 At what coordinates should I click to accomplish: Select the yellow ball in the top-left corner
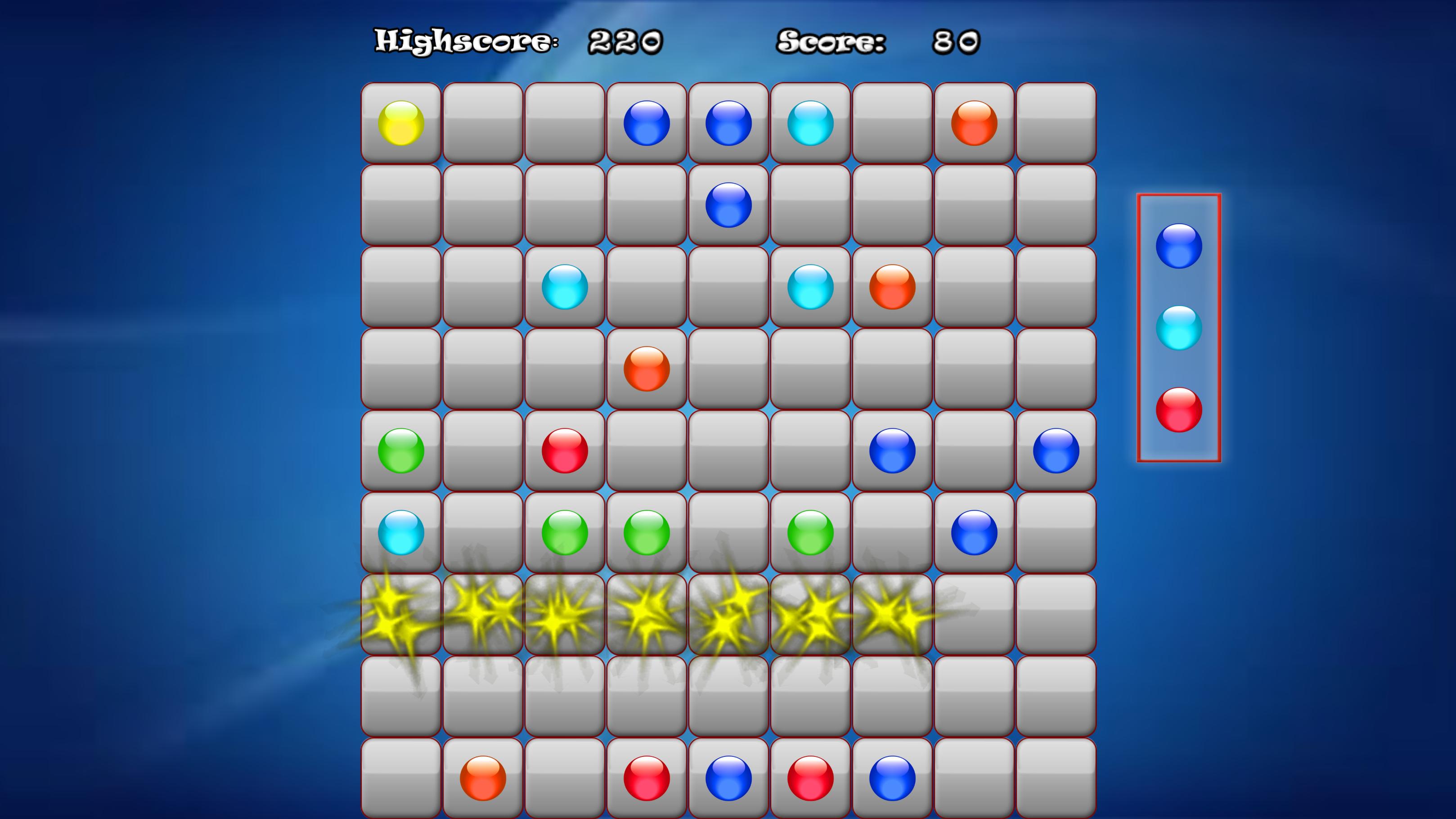tap(402, 124)
